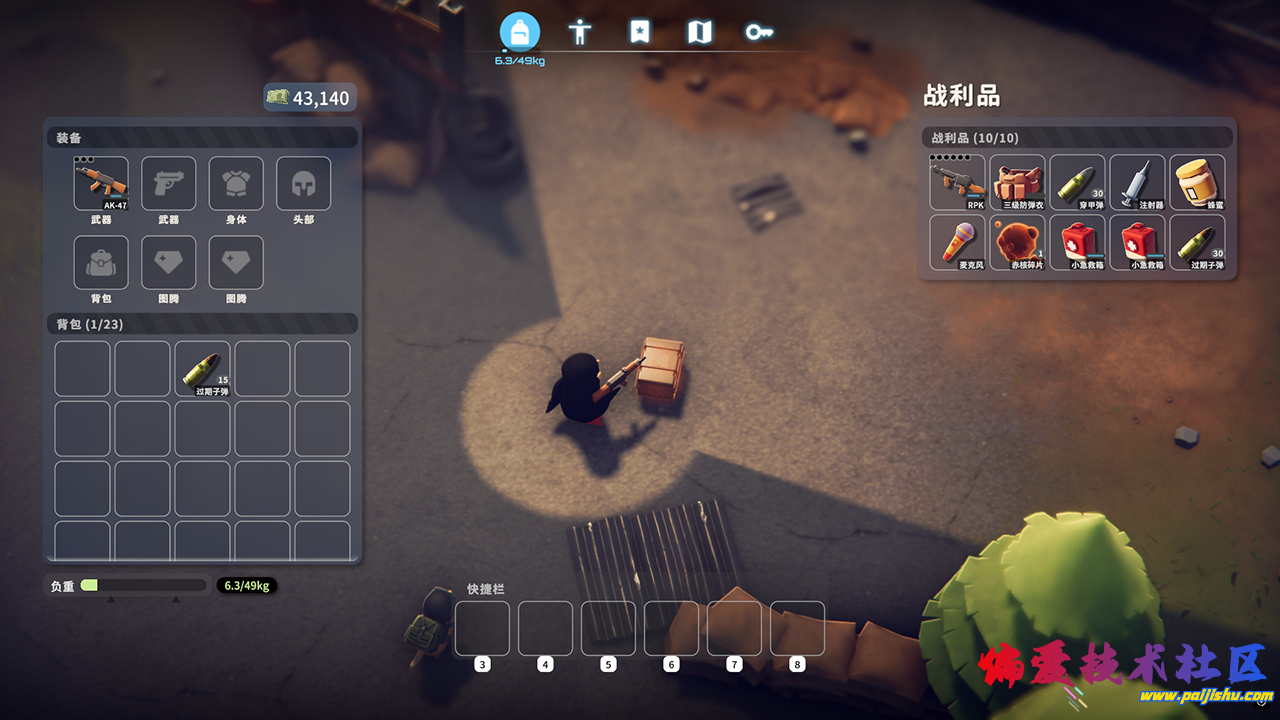Pick the armor-piercing rounds from loot
This screenshot has height=720, width=1280.
(x=1077, y=182)
